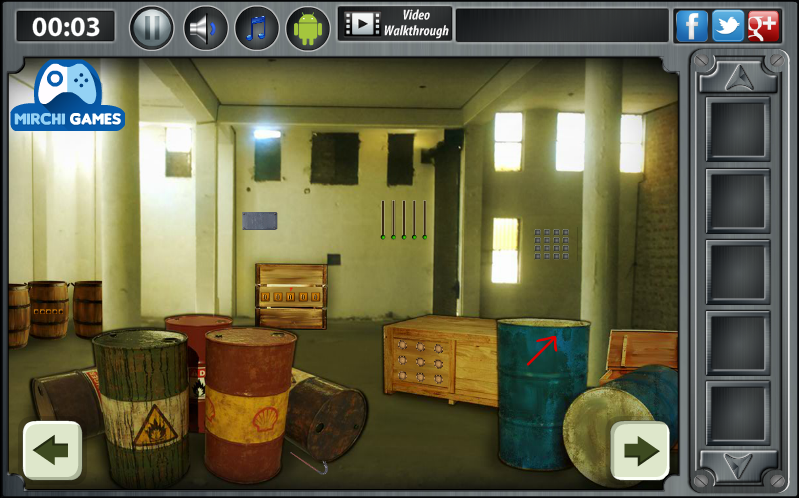Toggle the sound effects speaker button
Image resolution: width=799 pixels, height=498 pixels.
pos(205,27)
